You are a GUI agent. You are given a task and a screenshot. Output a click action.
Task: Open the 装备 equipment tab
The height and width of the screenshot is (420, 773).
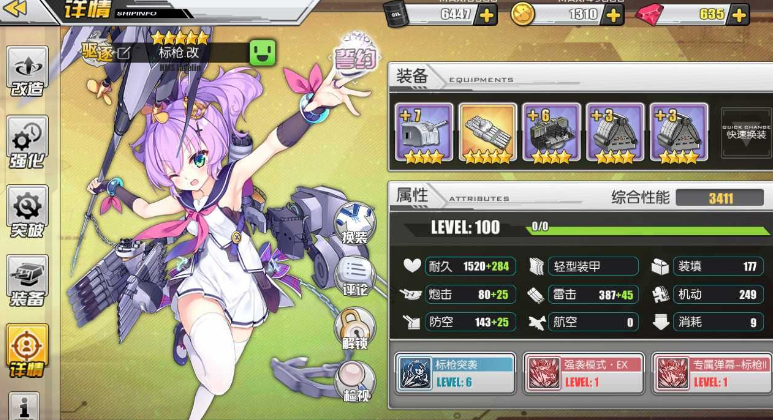pos(27,281)
